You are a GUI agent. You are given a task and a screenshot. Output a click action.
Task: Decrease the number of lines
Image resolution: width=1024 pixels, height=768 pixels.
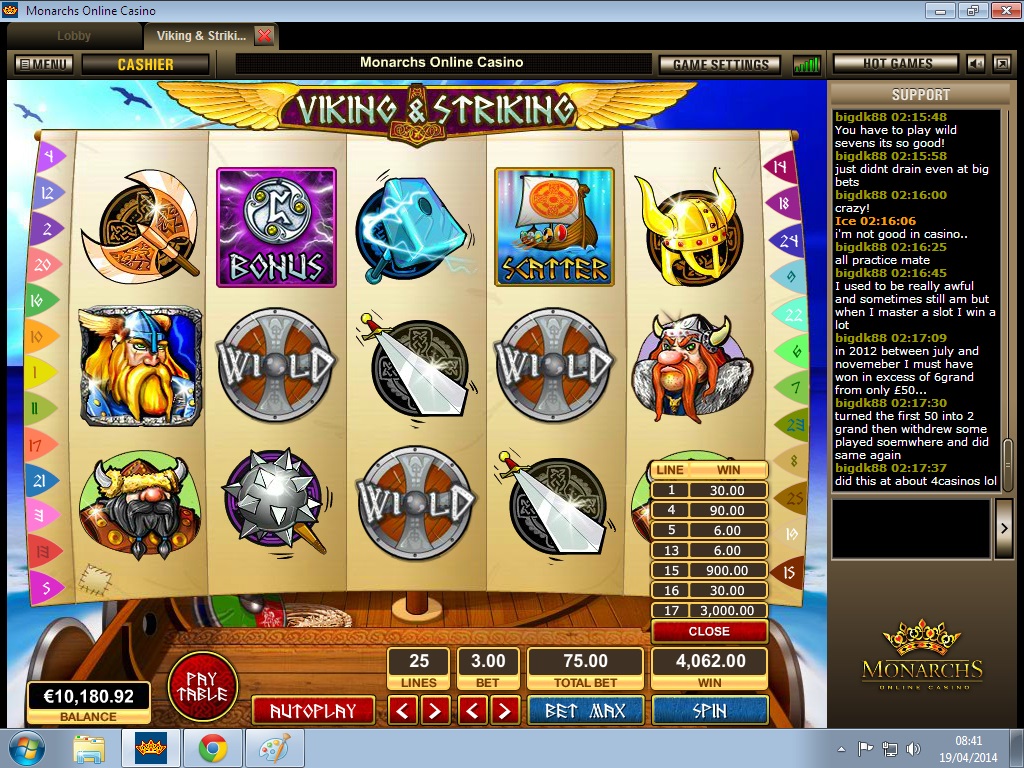403,711
